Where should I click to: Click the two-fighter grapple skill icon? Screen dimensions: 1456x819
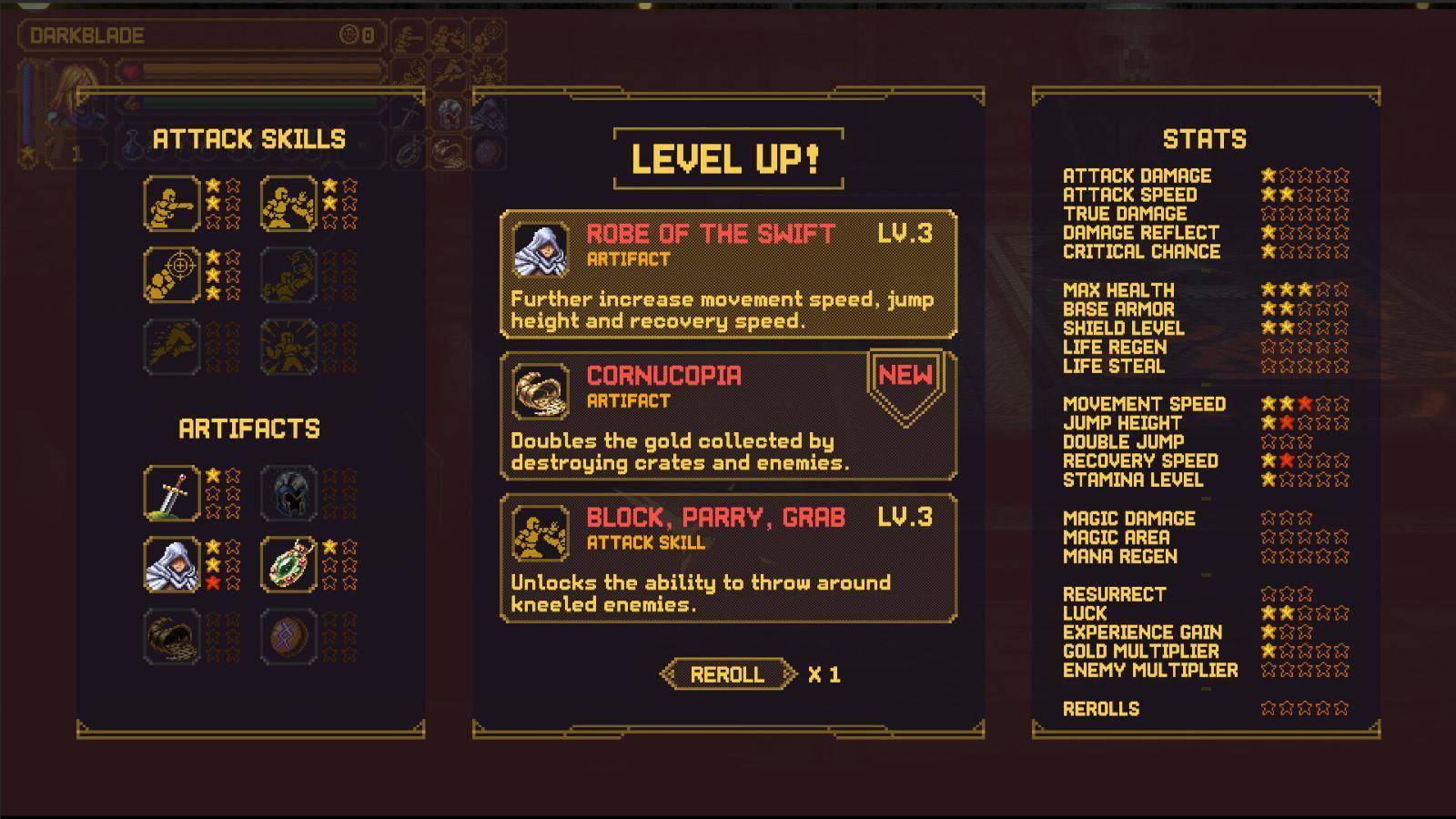289,203
